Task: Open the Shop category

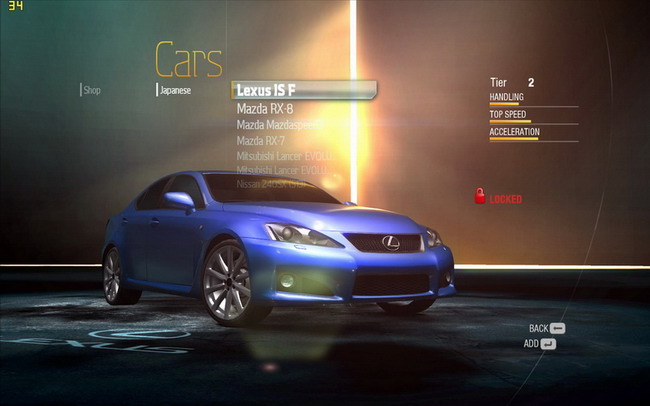Action: pos(92,90)
